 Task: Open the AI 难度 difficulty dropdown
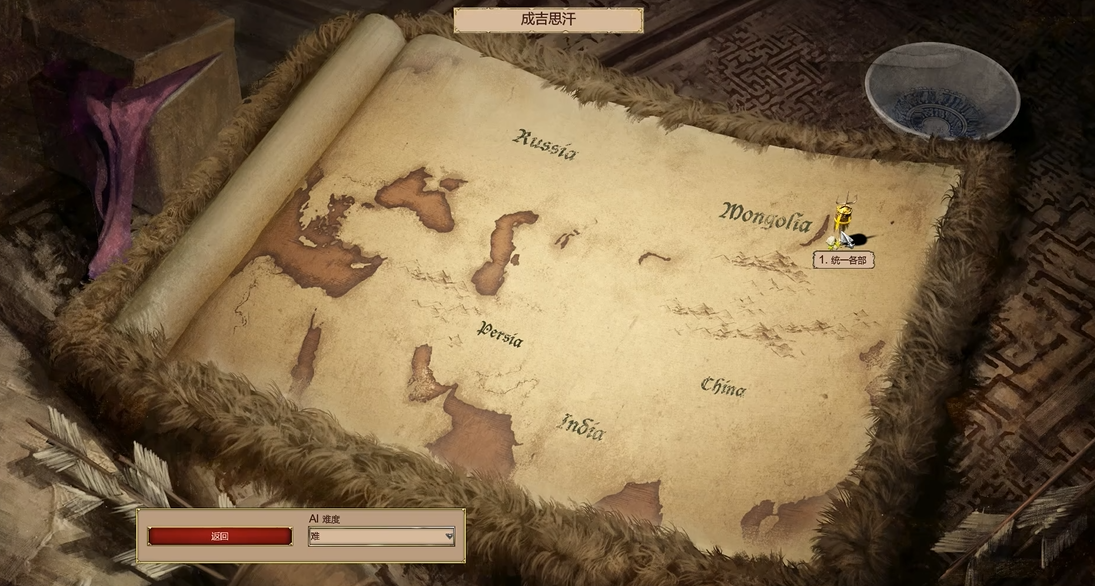tap(381, 536)
